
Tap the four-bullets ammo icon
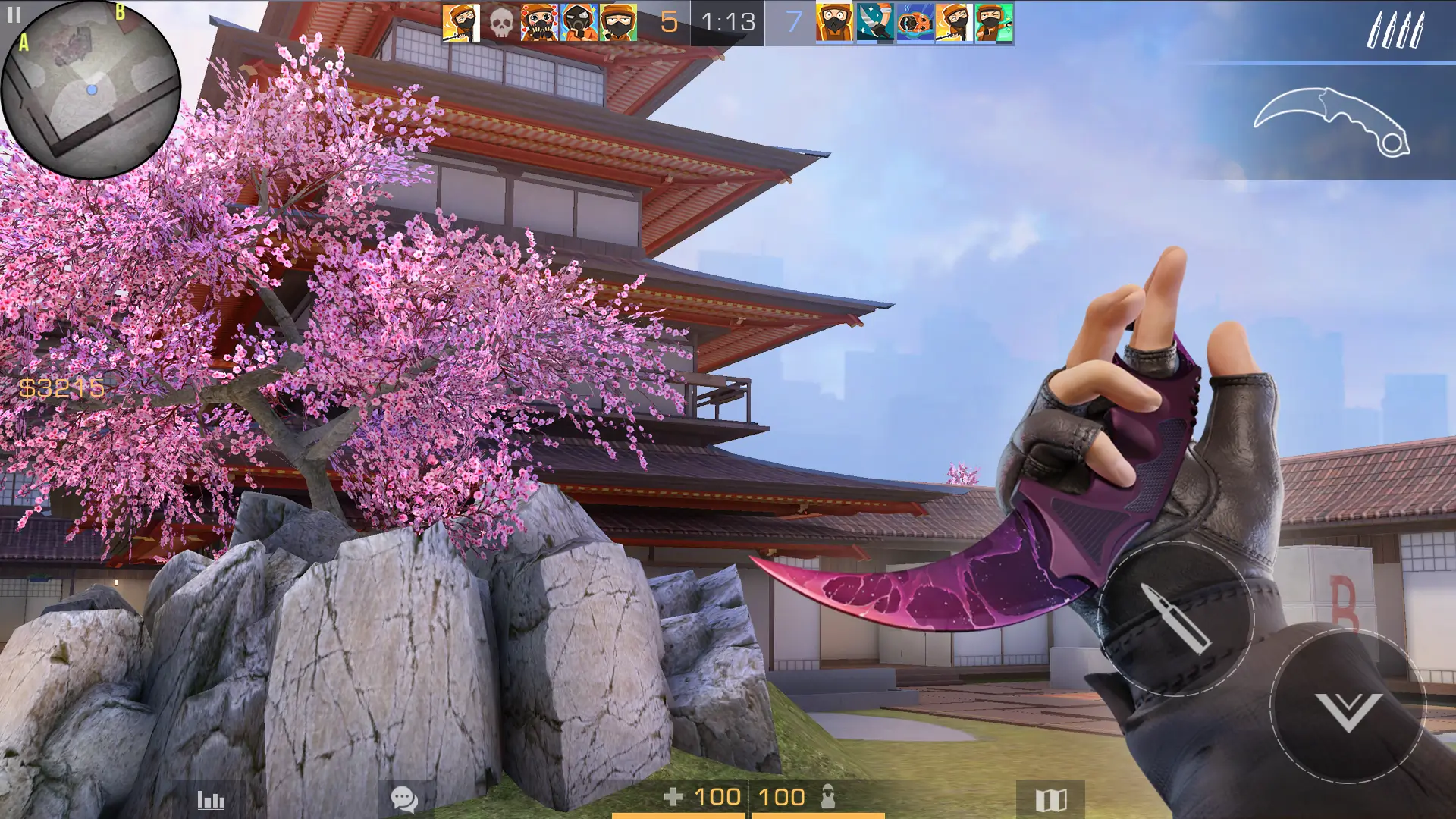pos(1395,30)
